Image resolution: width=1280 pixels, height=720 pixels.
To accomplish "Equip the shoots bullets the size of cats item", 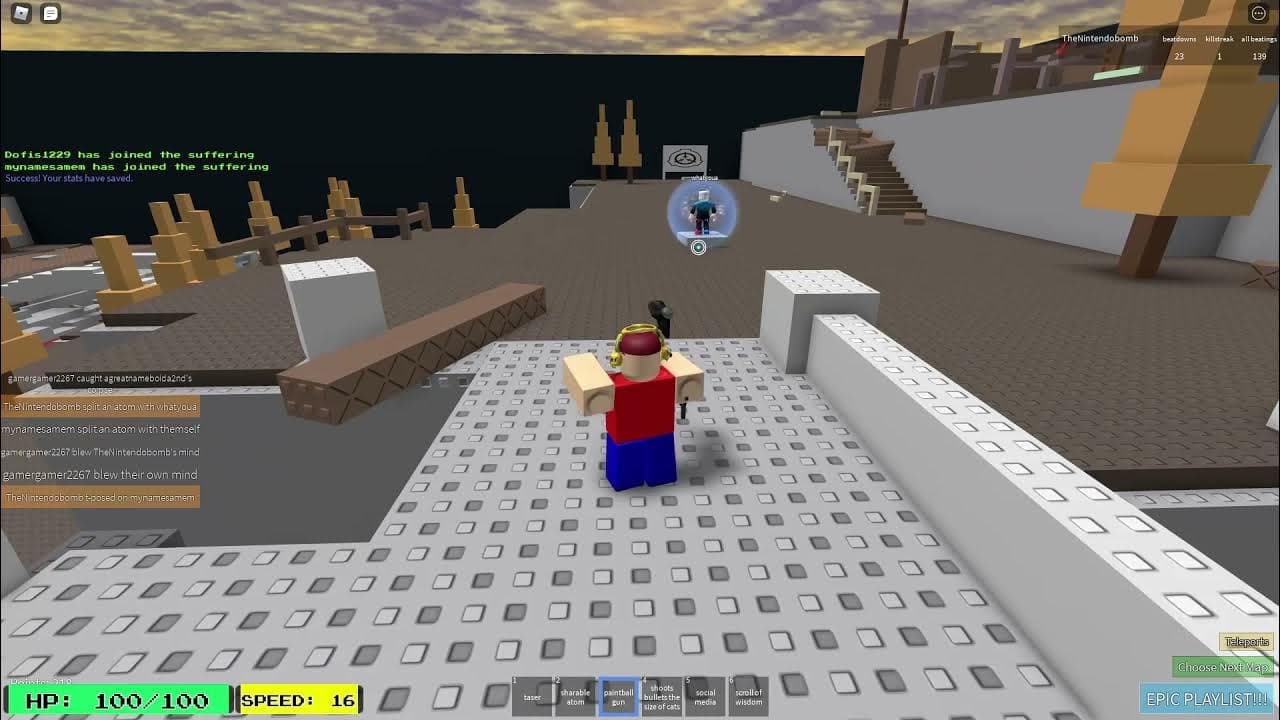I will coord(661,697).
